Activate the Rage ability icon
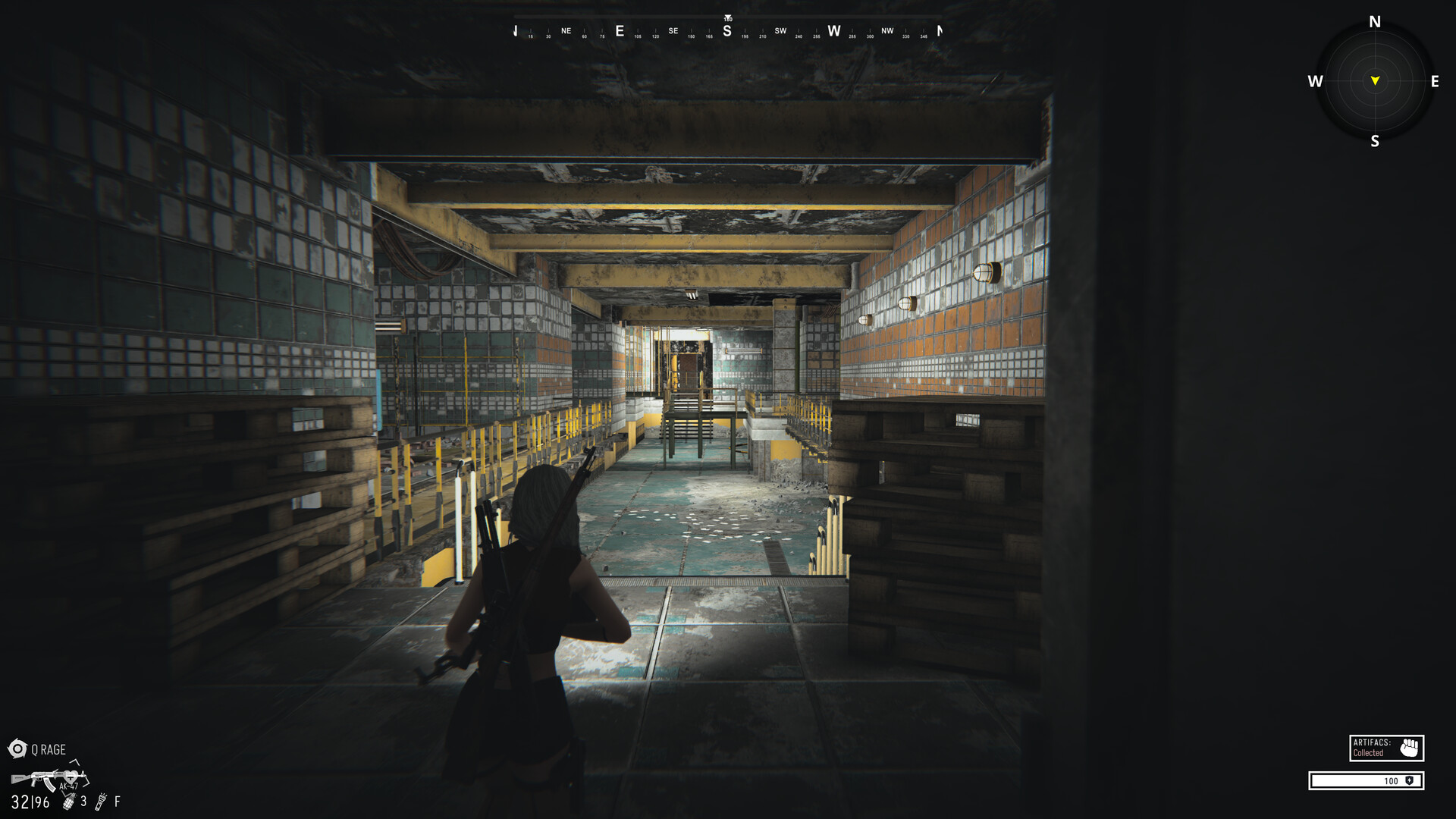The width and height of the screenshot is (1456, 819). pos(17,749)
